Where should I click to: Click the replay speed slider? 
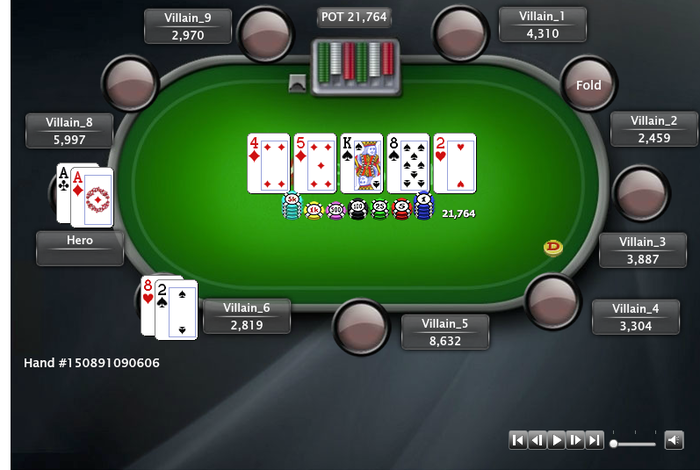(633, 442)
